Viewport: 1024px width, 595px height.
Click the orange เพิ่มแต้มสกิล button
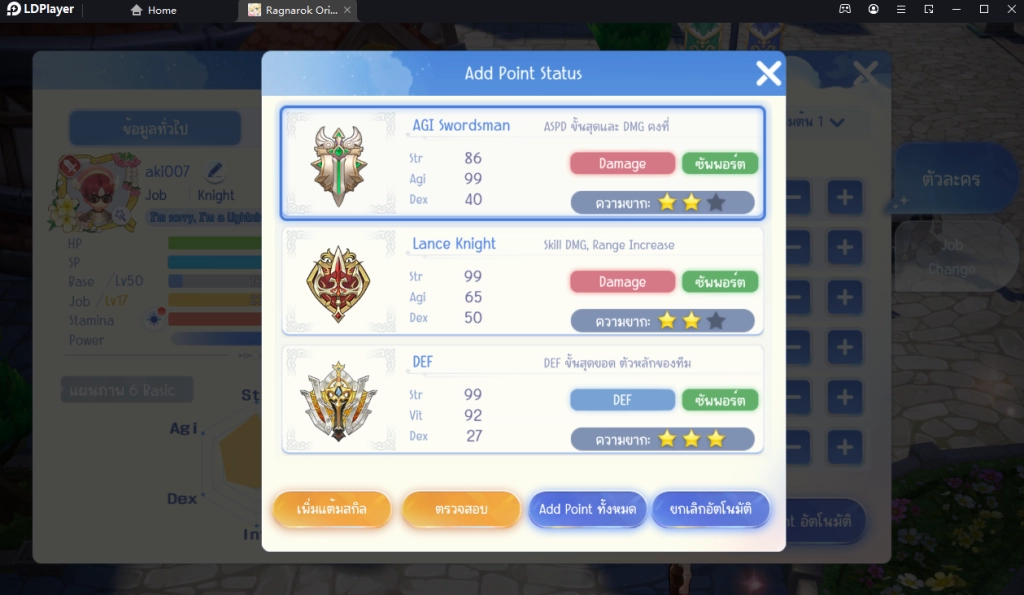tap(332, 509)
